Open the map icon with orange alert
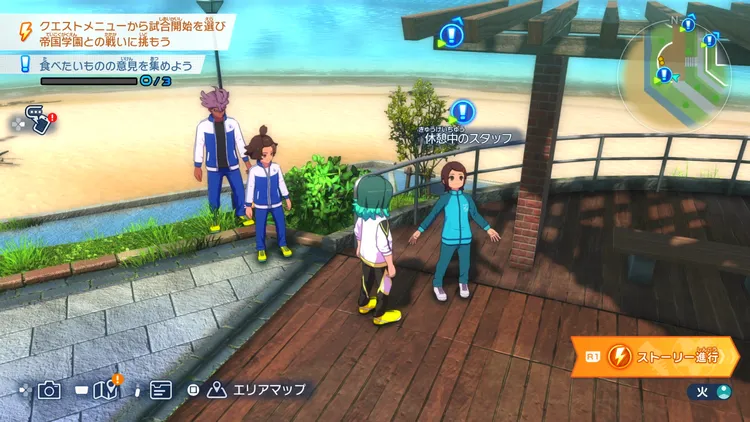 click(x=106, y=390)
